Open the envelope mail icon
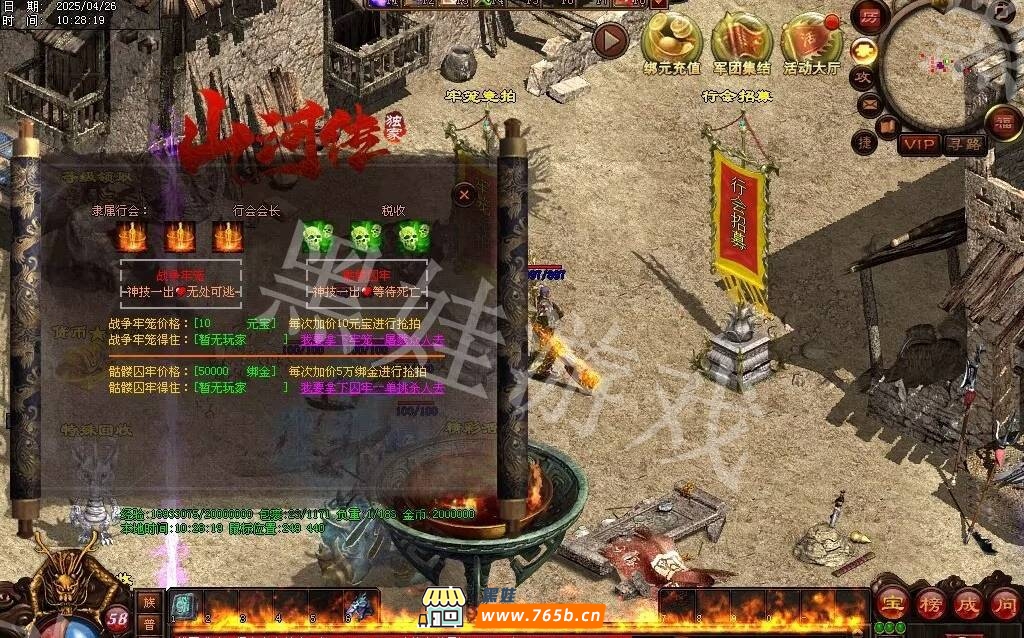This screenshot has width=1024, height=638. click(868, 103)
